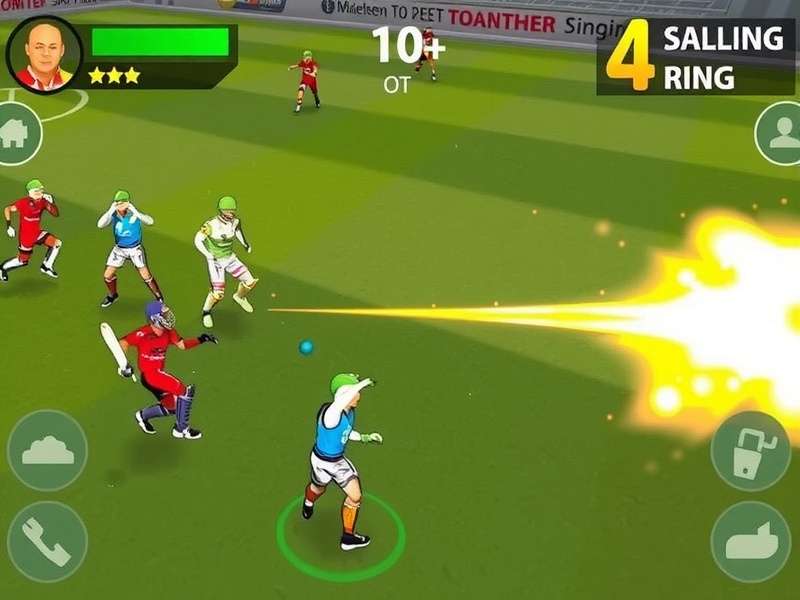Activate the cloud-shaped action button
Image resolution: width=800 pixels, height=600 pixels.
(47, 450)
